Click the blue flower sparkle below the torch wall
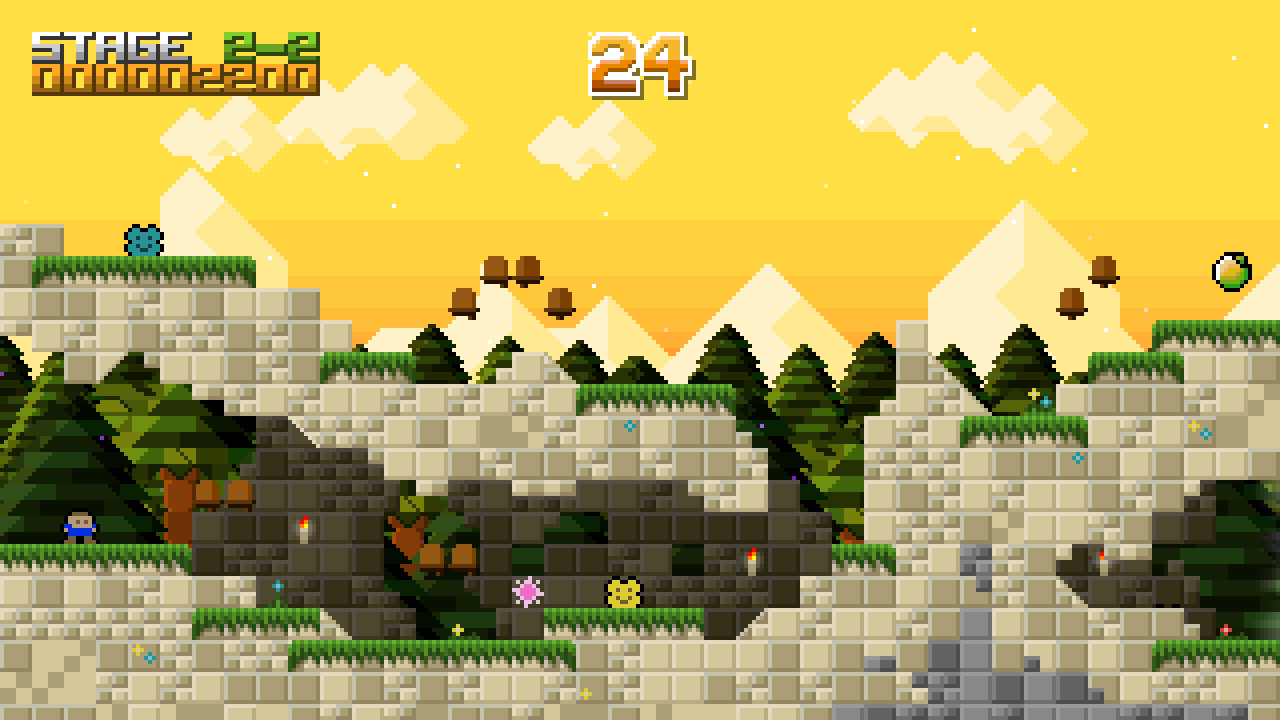1280x720 pixels. click(277, 587)
